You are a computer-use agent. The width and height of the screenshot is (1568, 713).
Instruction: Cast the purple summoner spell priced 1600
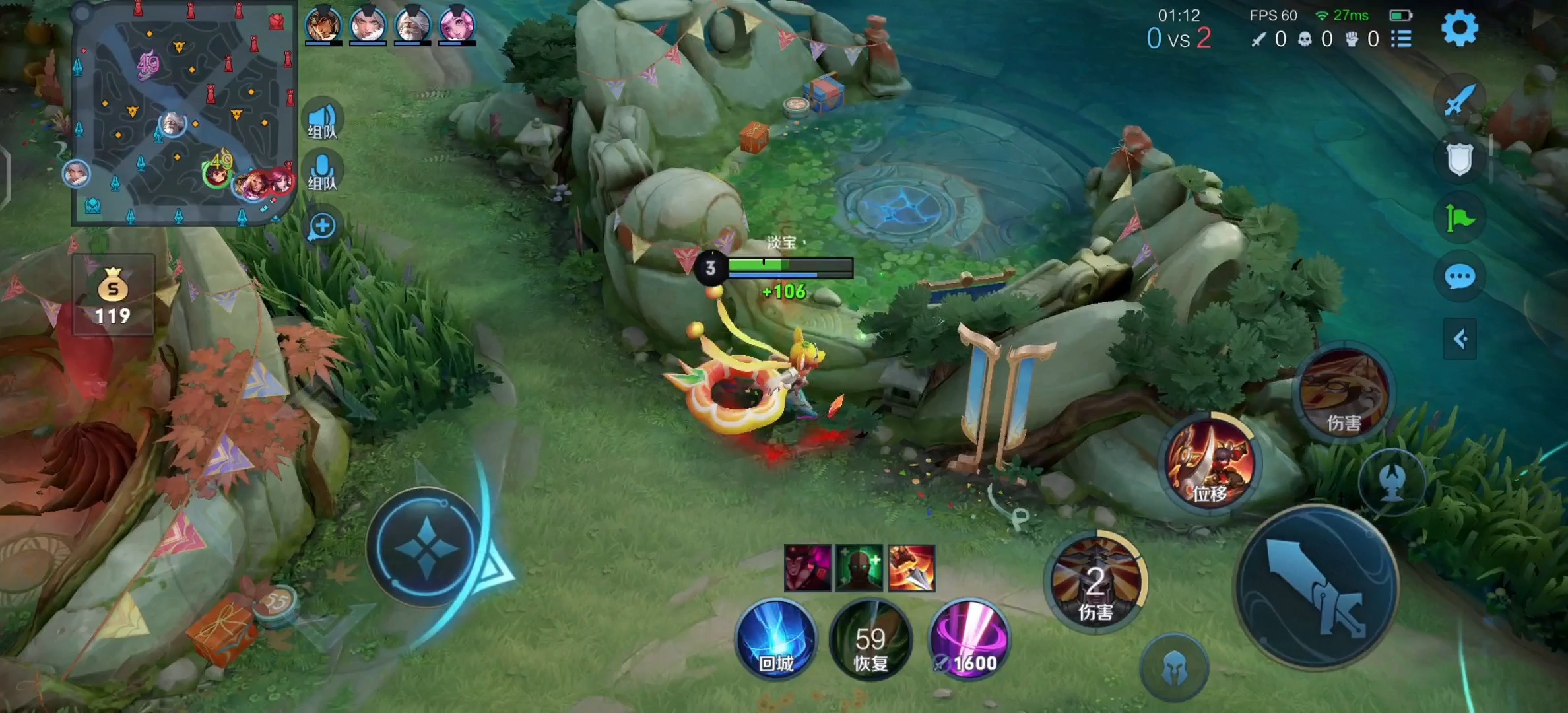click(x=968, y=639)
